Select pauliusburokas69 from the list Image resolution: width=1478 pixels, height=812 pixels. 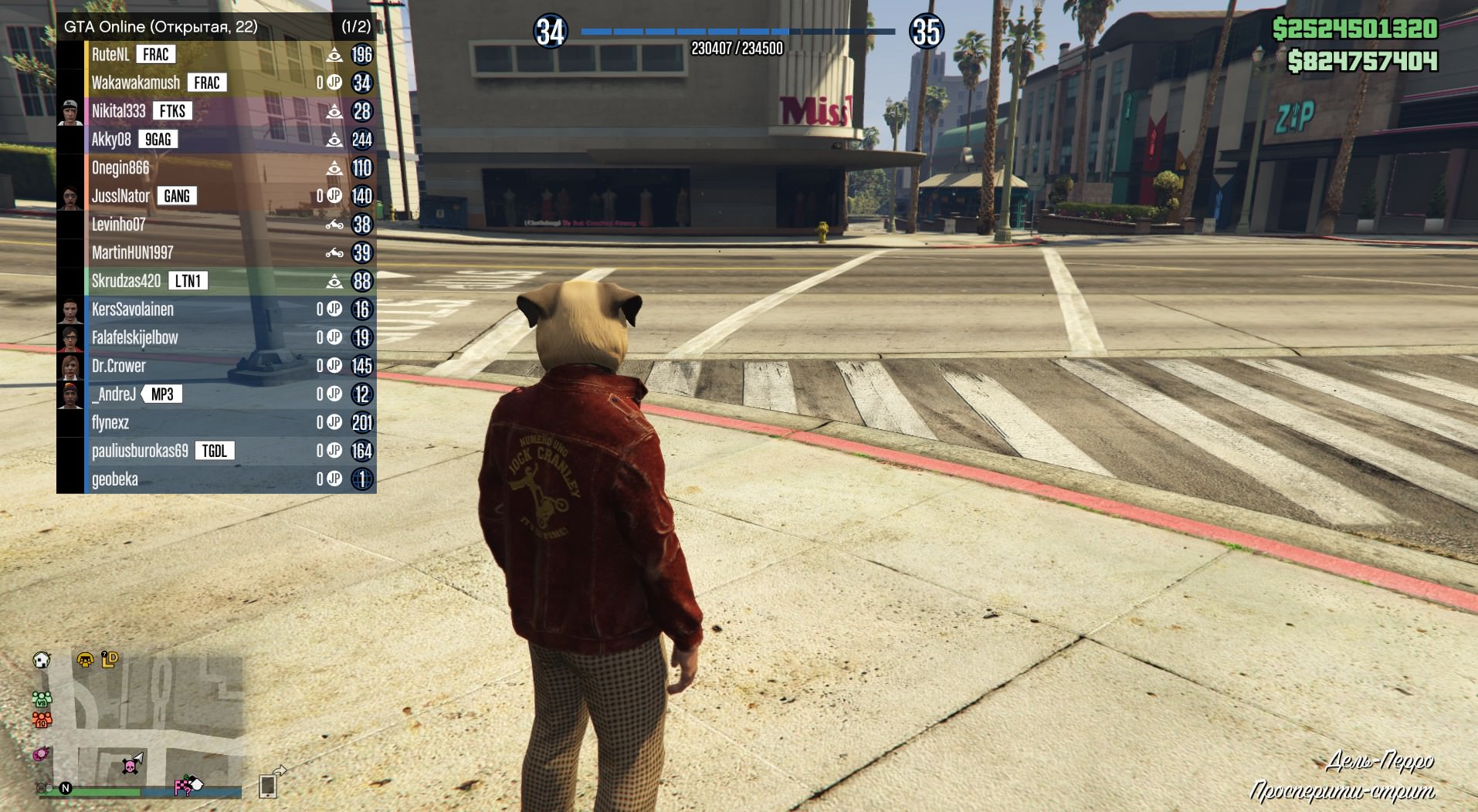click(140, 451)
